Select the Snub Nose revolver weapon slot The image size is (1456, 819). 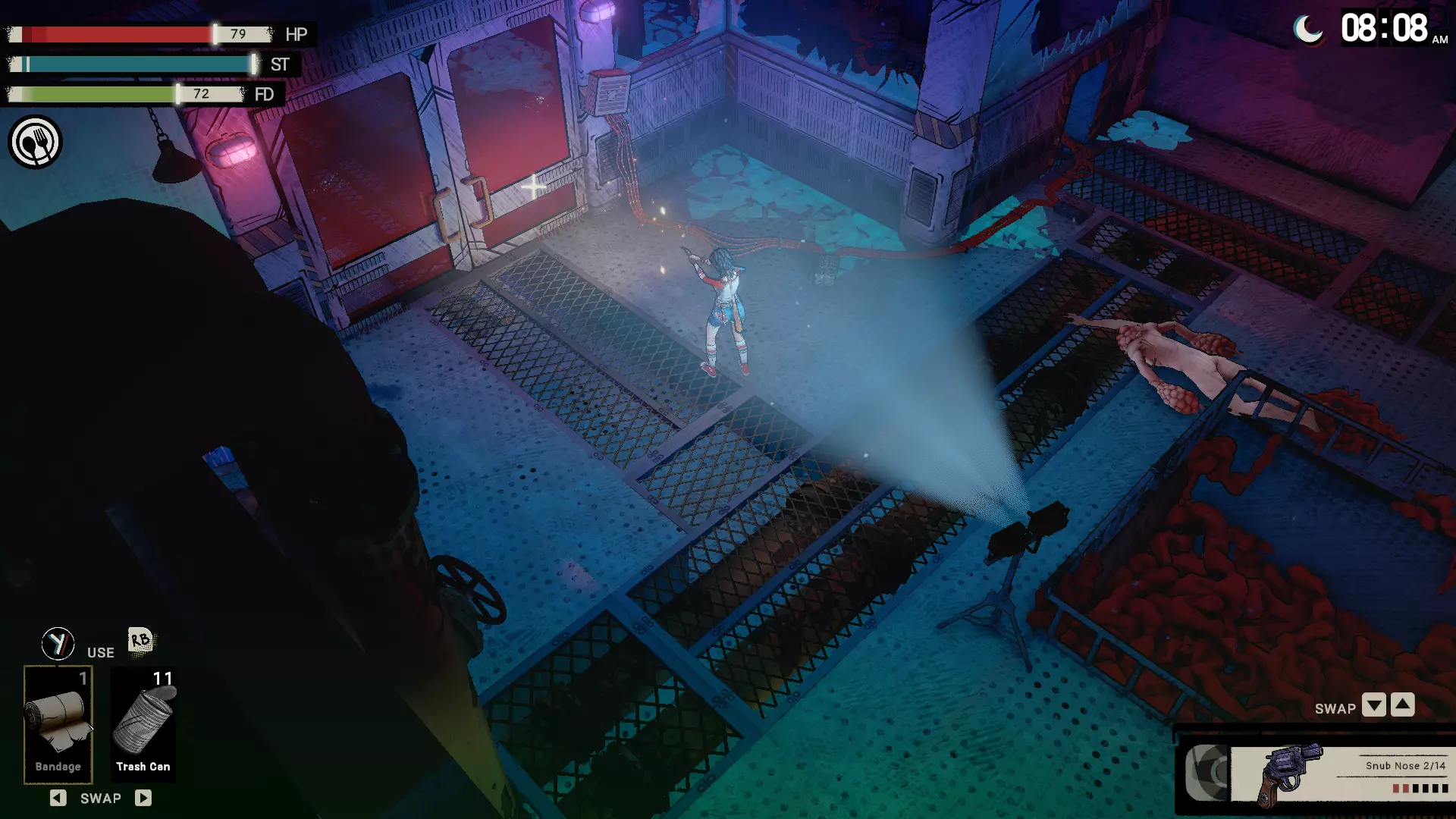coord(1338,775)
